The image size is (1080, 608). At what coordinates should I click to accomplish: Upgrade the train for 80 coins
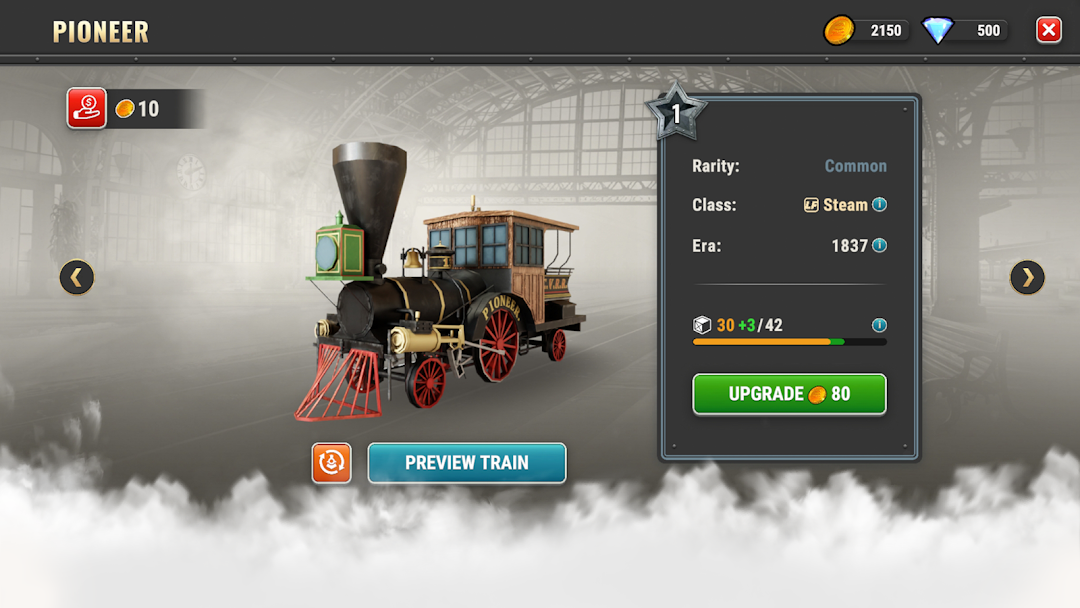[789, 394]
